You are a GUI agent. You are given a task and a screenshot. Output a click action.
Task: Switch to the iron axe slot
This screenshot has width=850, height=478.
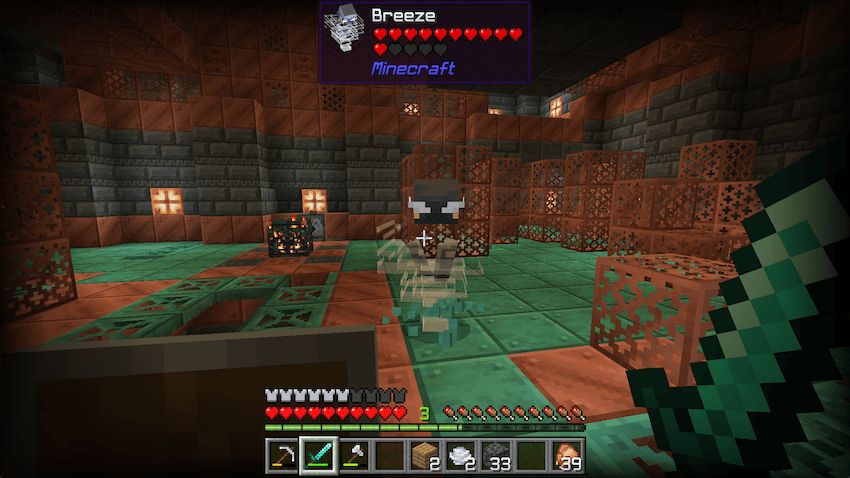354,455
